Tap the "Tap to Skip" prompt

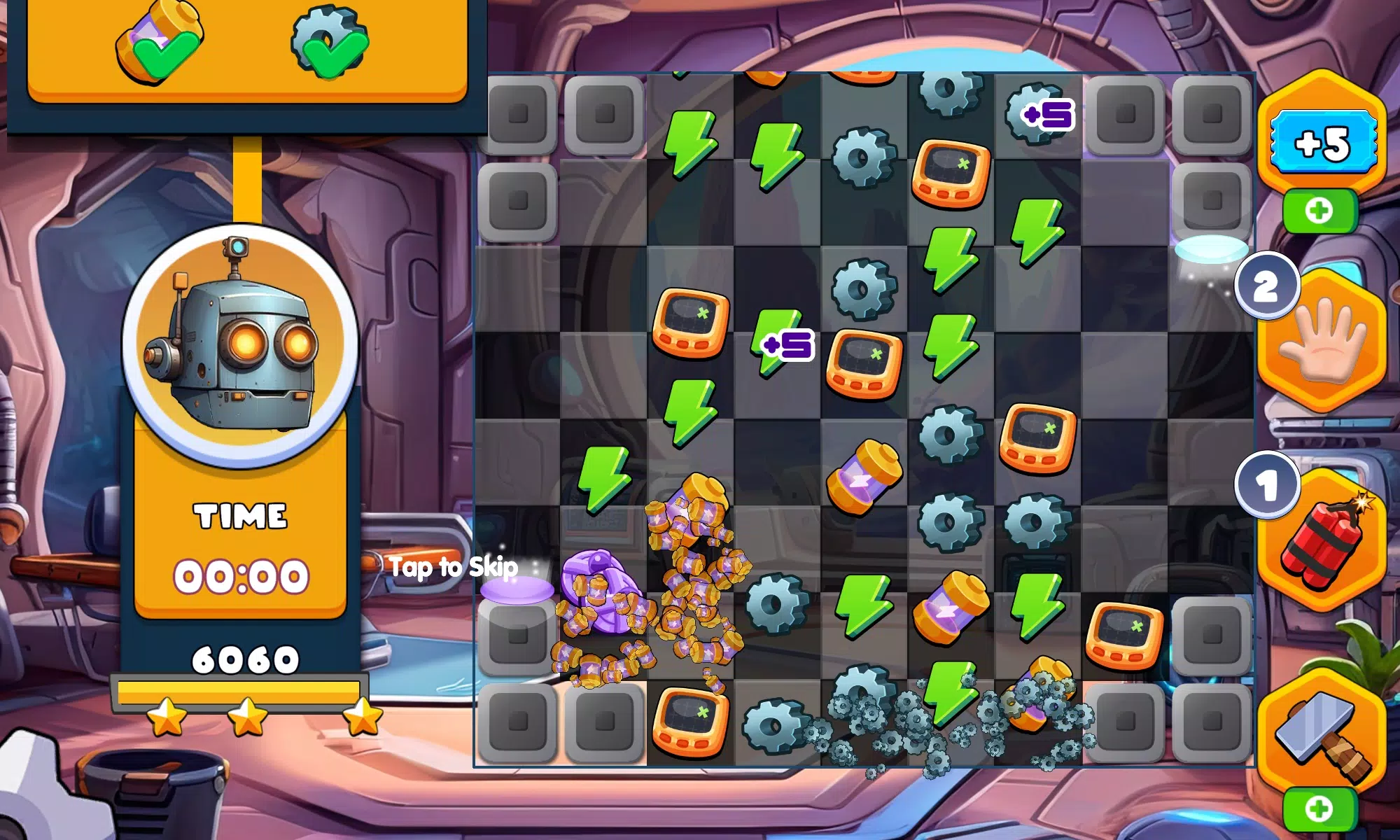pyautogui.click(x=454, y=567)
